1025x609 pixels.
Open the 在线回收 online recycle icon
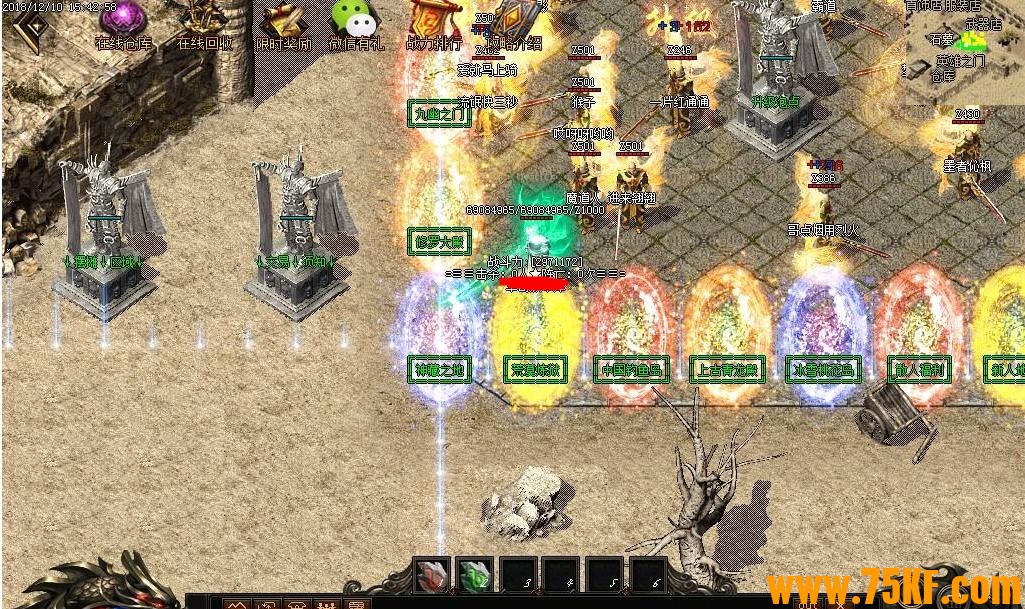pos(204,22)
